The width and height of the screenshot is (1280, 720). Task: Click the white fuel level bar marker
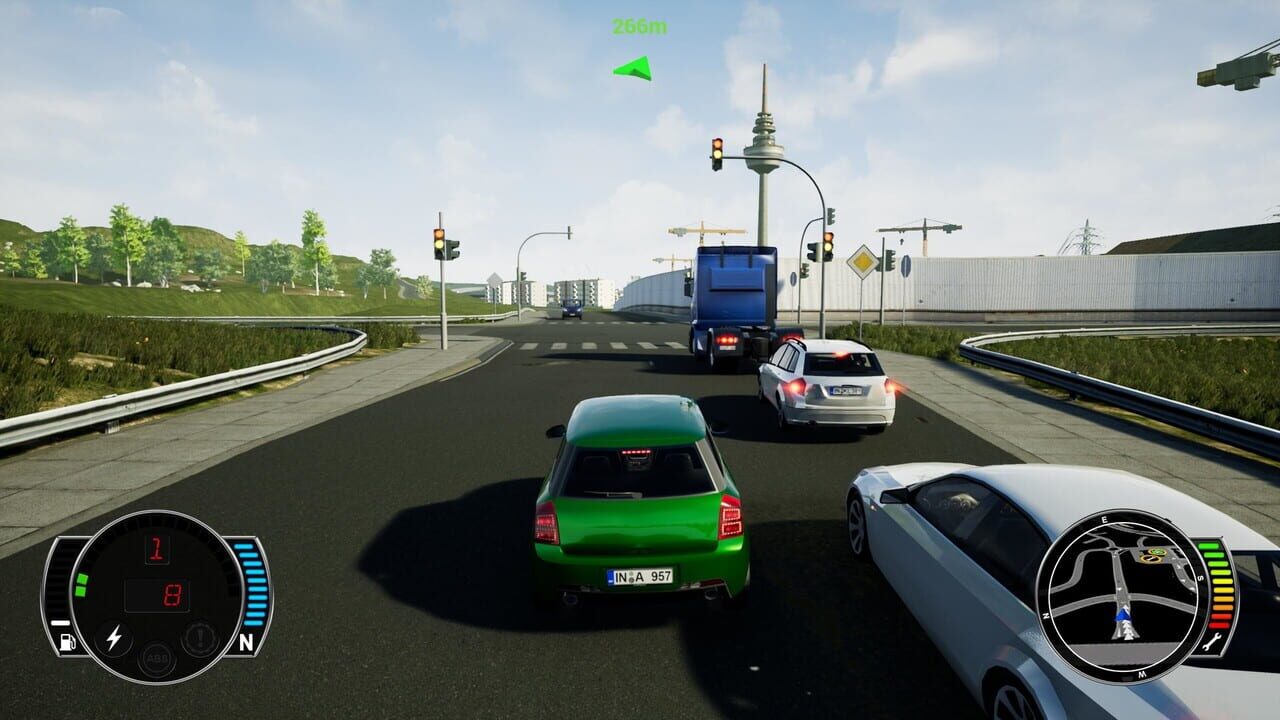[59, 622]
